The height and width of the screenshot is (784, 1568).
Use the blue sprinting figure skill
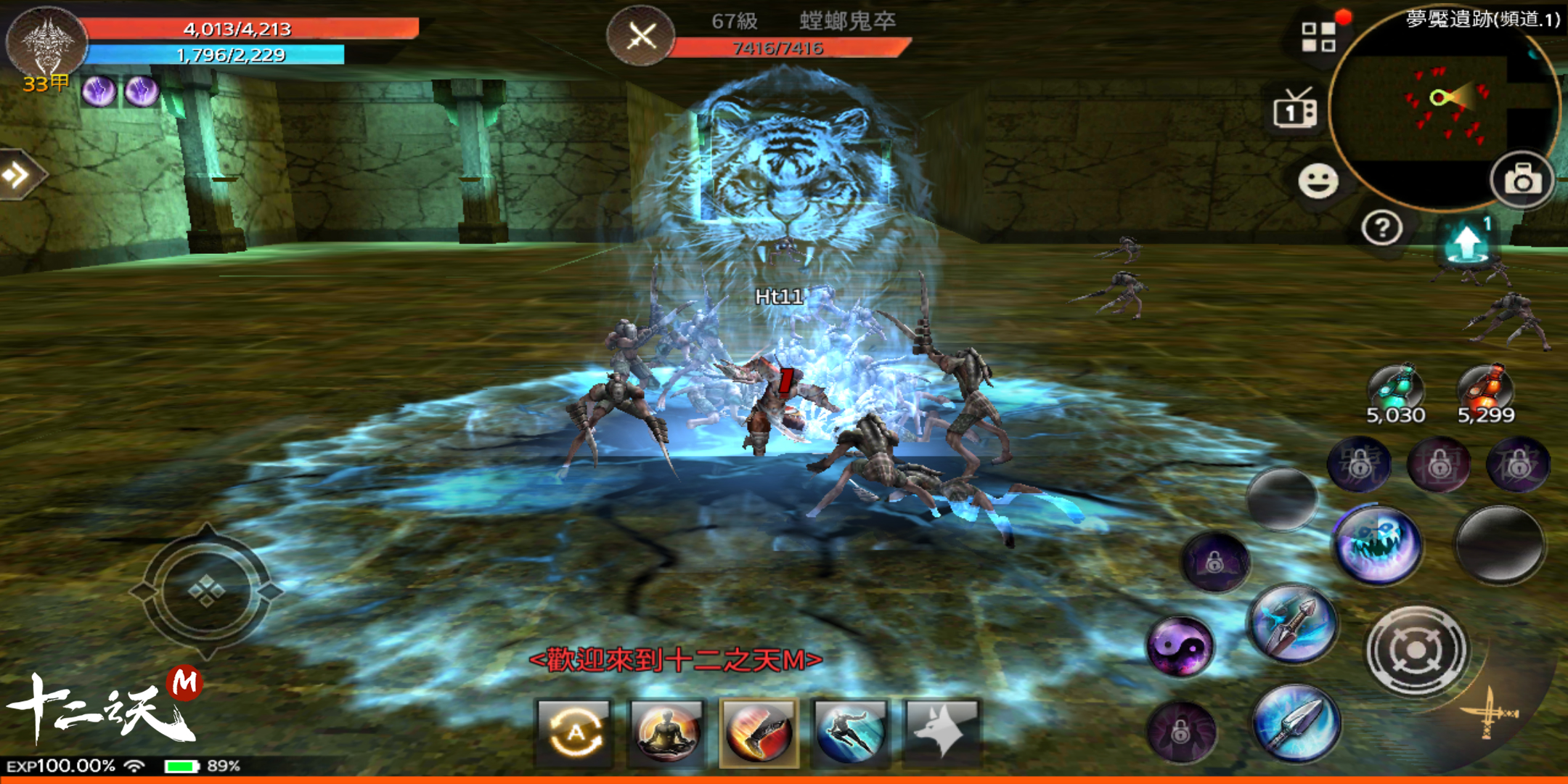point(850,732)
